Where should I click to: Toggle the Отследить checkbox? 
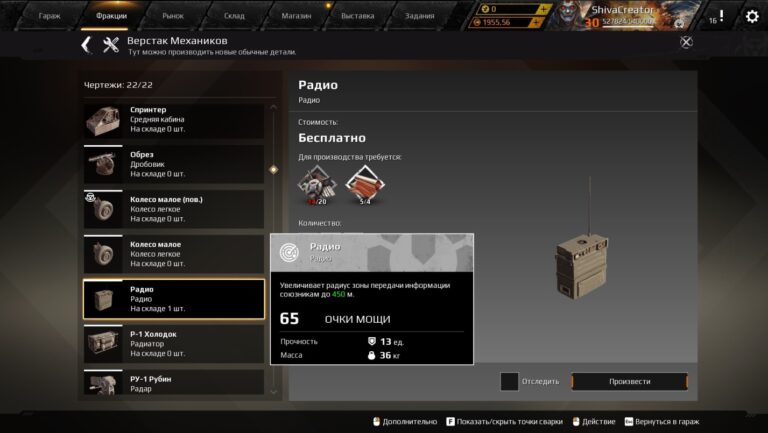coord(509,381)
